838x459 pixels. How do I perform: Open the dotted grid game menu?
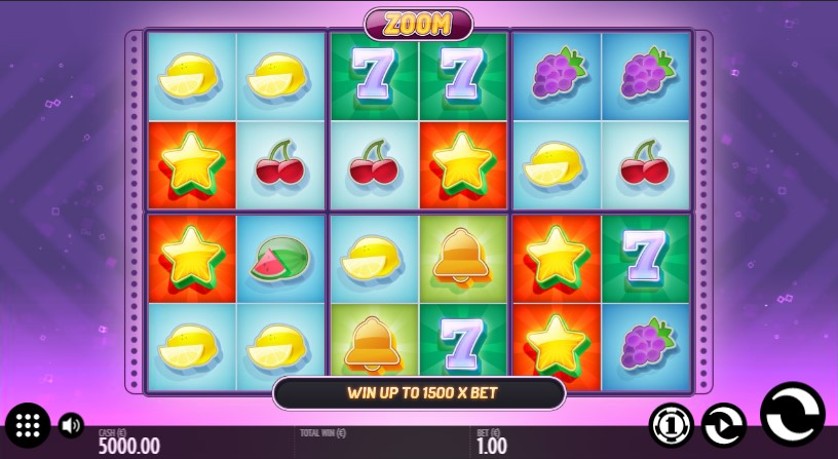28,426
